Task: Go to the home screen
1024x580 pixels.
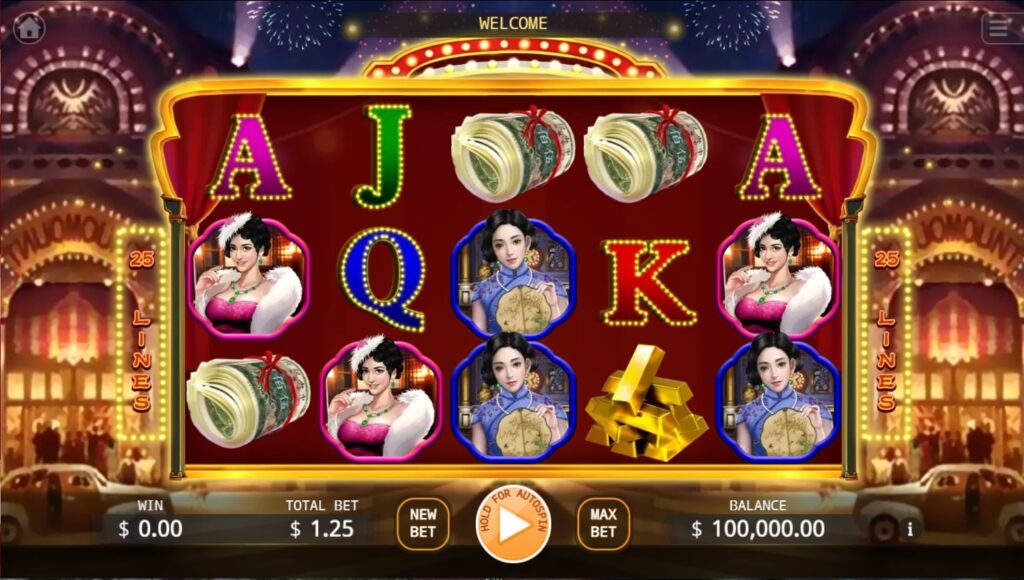Action: [29, 27]
